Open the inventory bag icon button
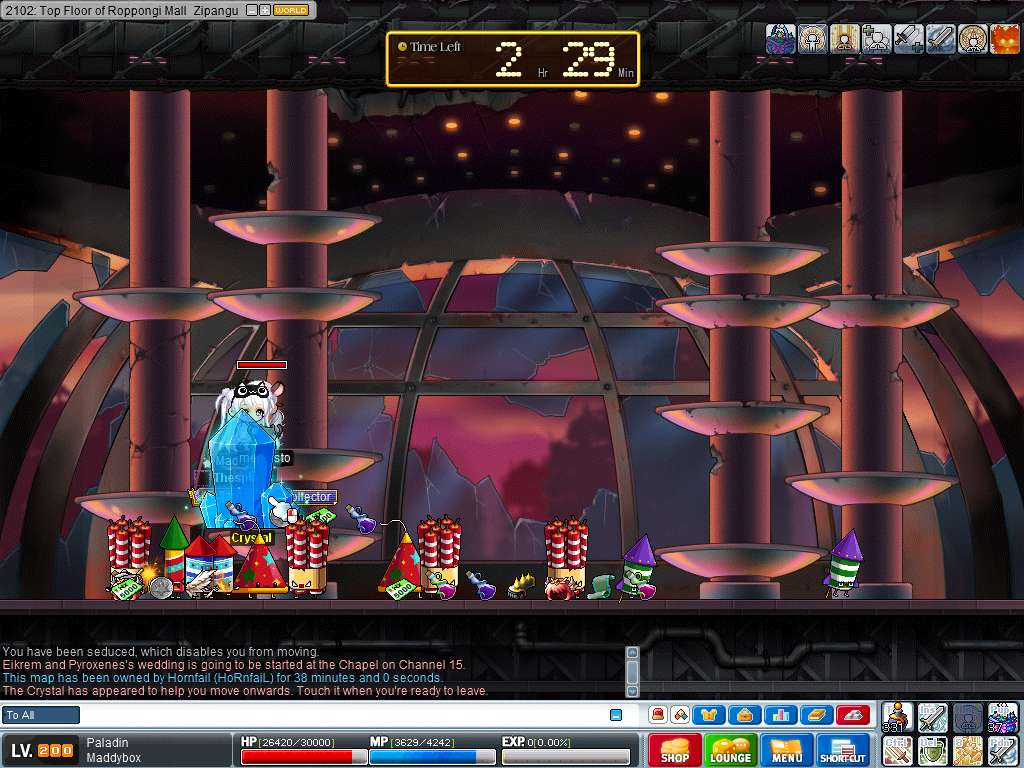 pyautogui.click(x=744, y=715)
